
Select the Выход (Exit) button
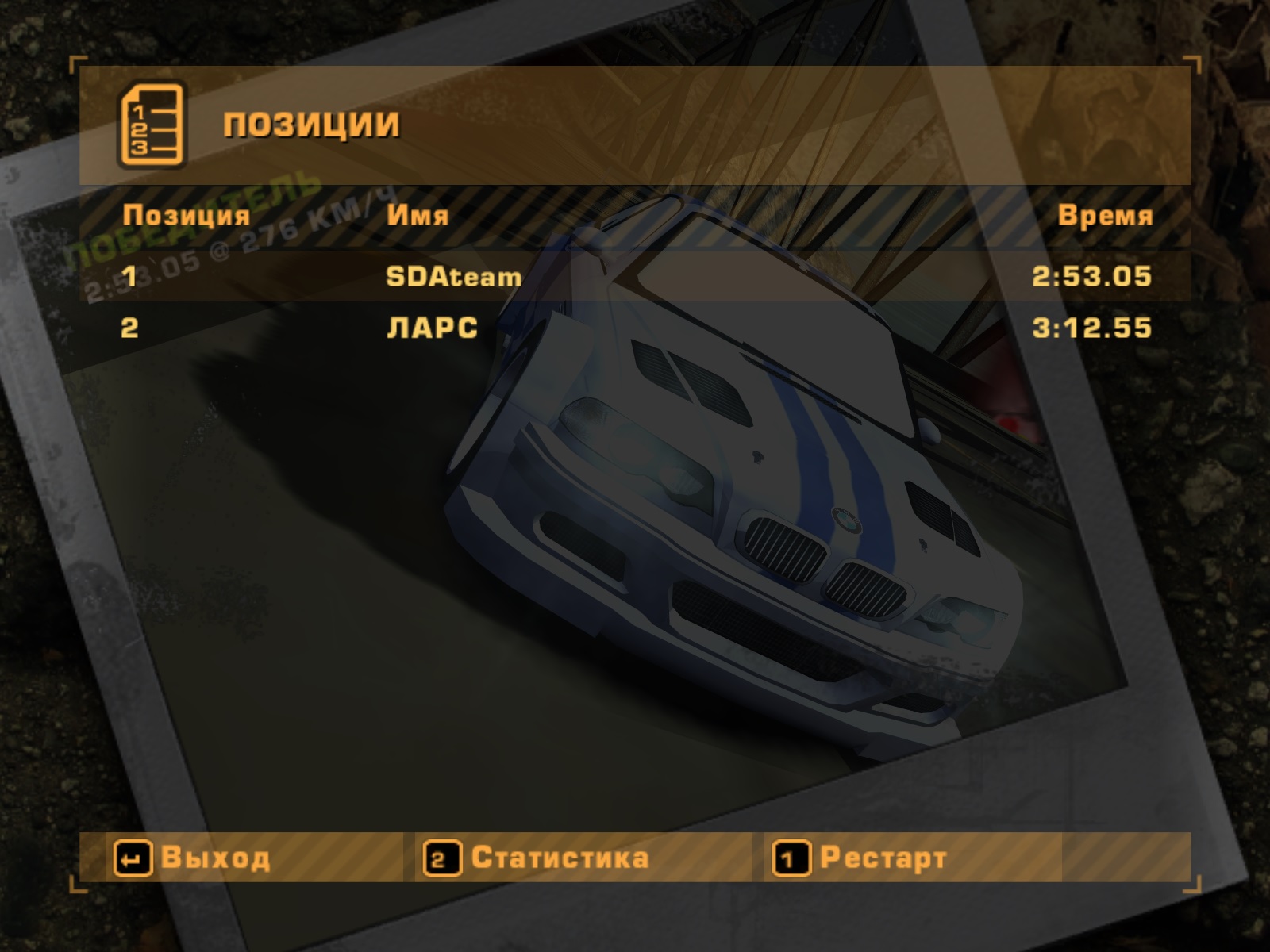pos(193,858)
